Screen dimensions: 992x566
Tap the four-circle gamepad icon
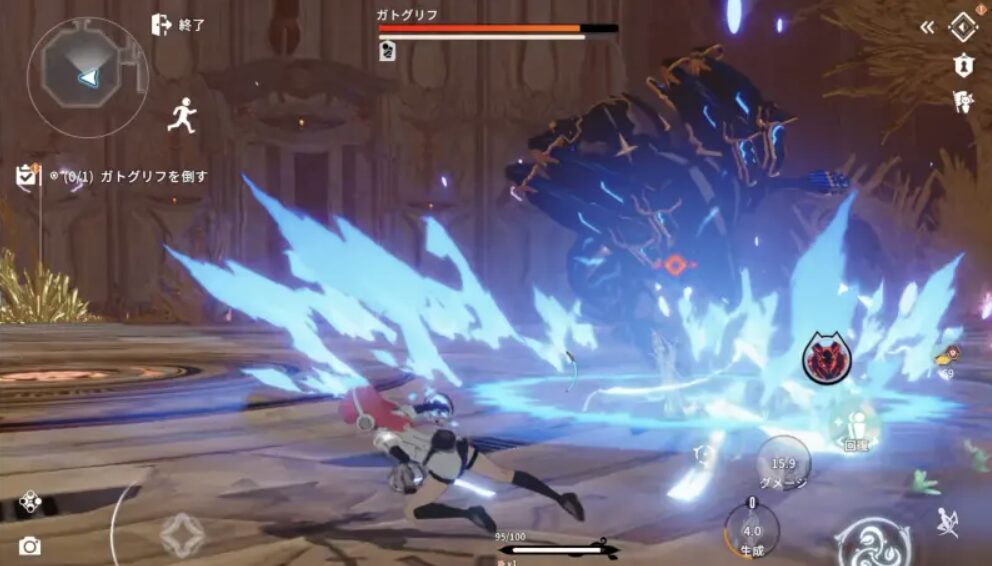[x=30, y=501]
